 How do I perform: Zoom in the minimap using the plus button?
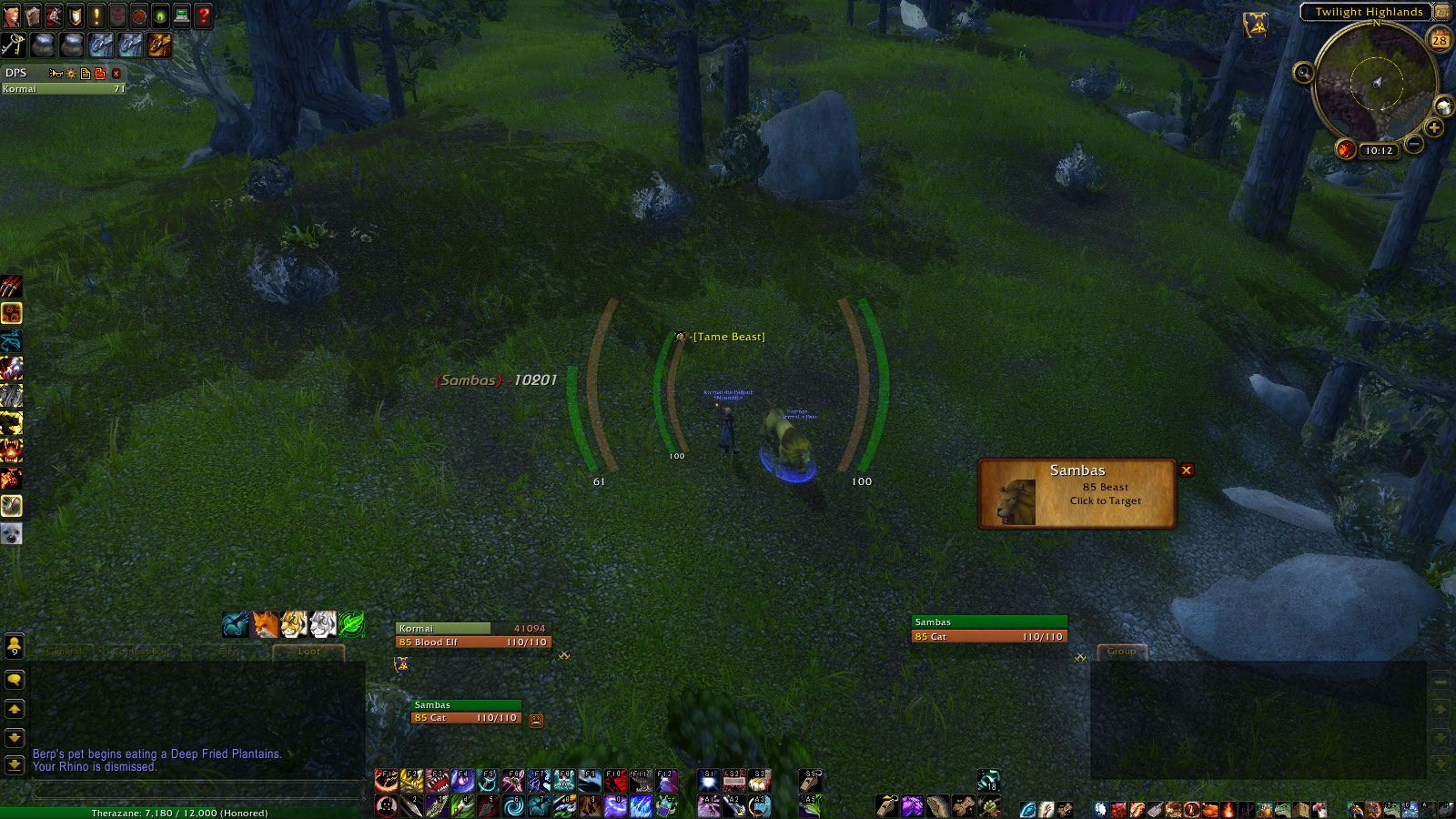click(1435, 127)
